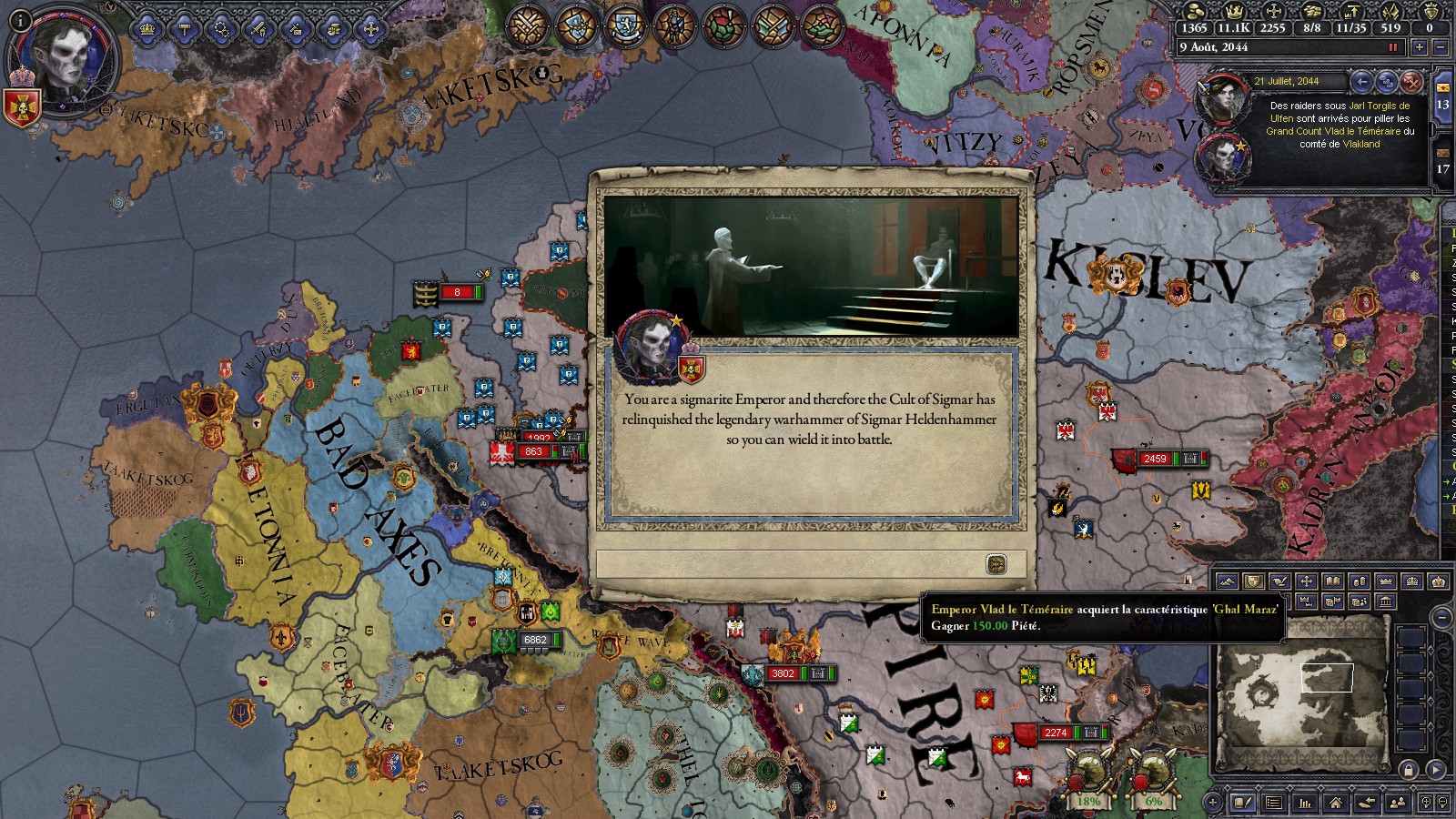This screenshot has height=819, width=1456.
Task: Open the character finder button
Action: pos(1398,803)
